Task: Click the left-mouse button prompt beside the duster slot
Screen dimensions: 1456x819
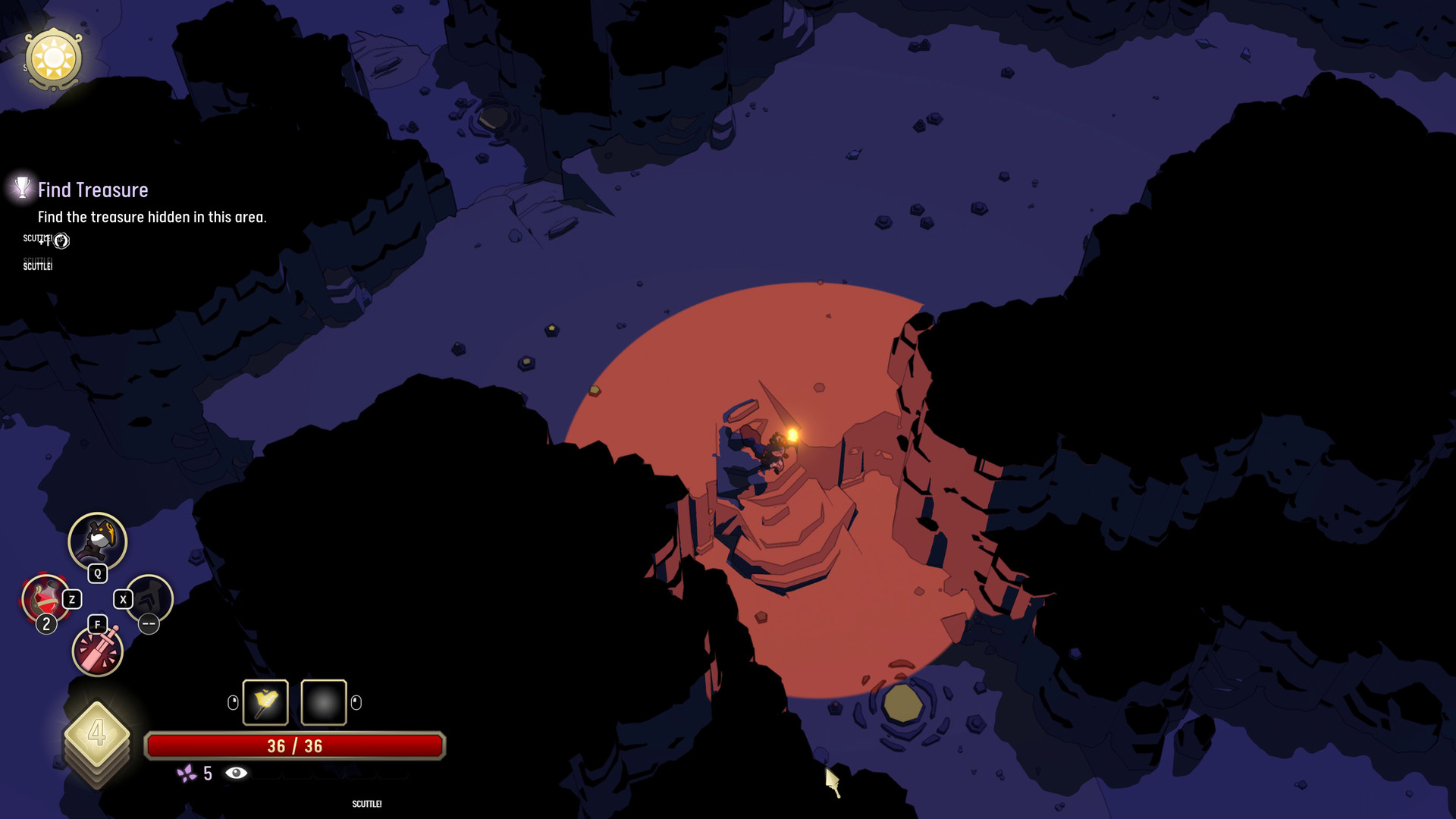Action: [x=232, y=701]
